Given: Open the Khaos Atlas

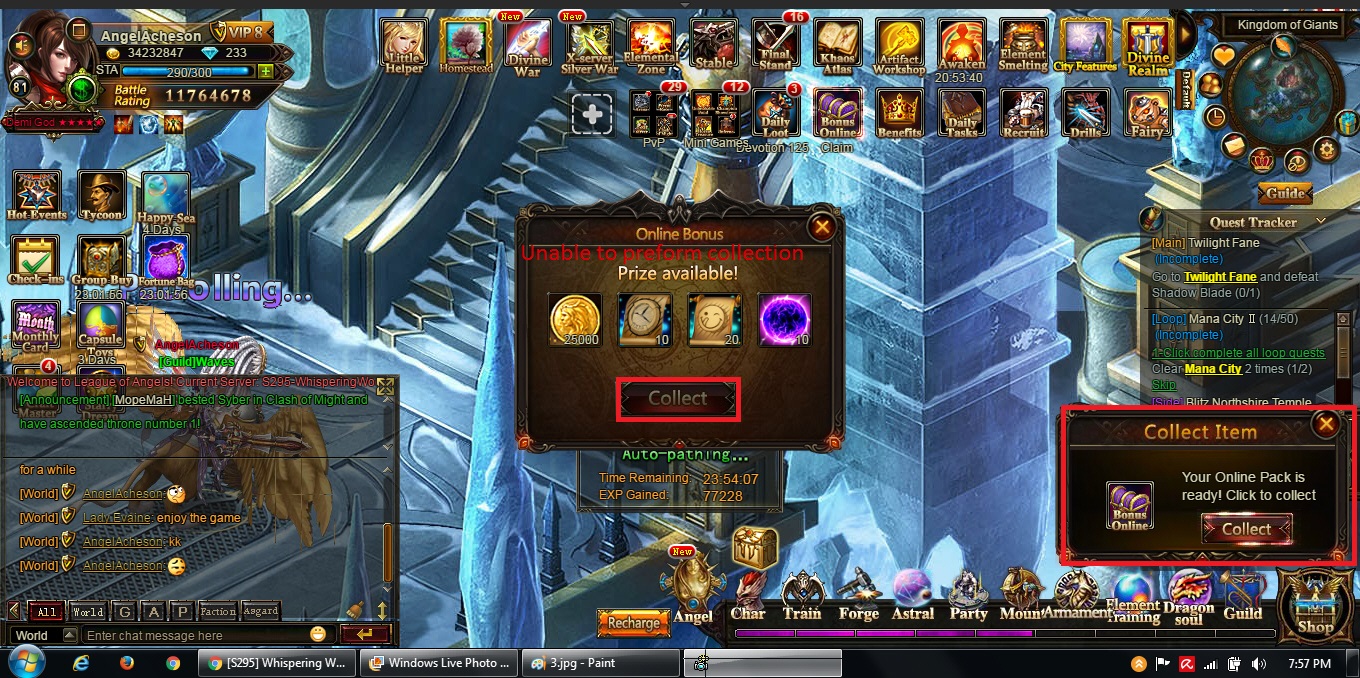Looking at the screenshot, I should click(x=836, y=46).
